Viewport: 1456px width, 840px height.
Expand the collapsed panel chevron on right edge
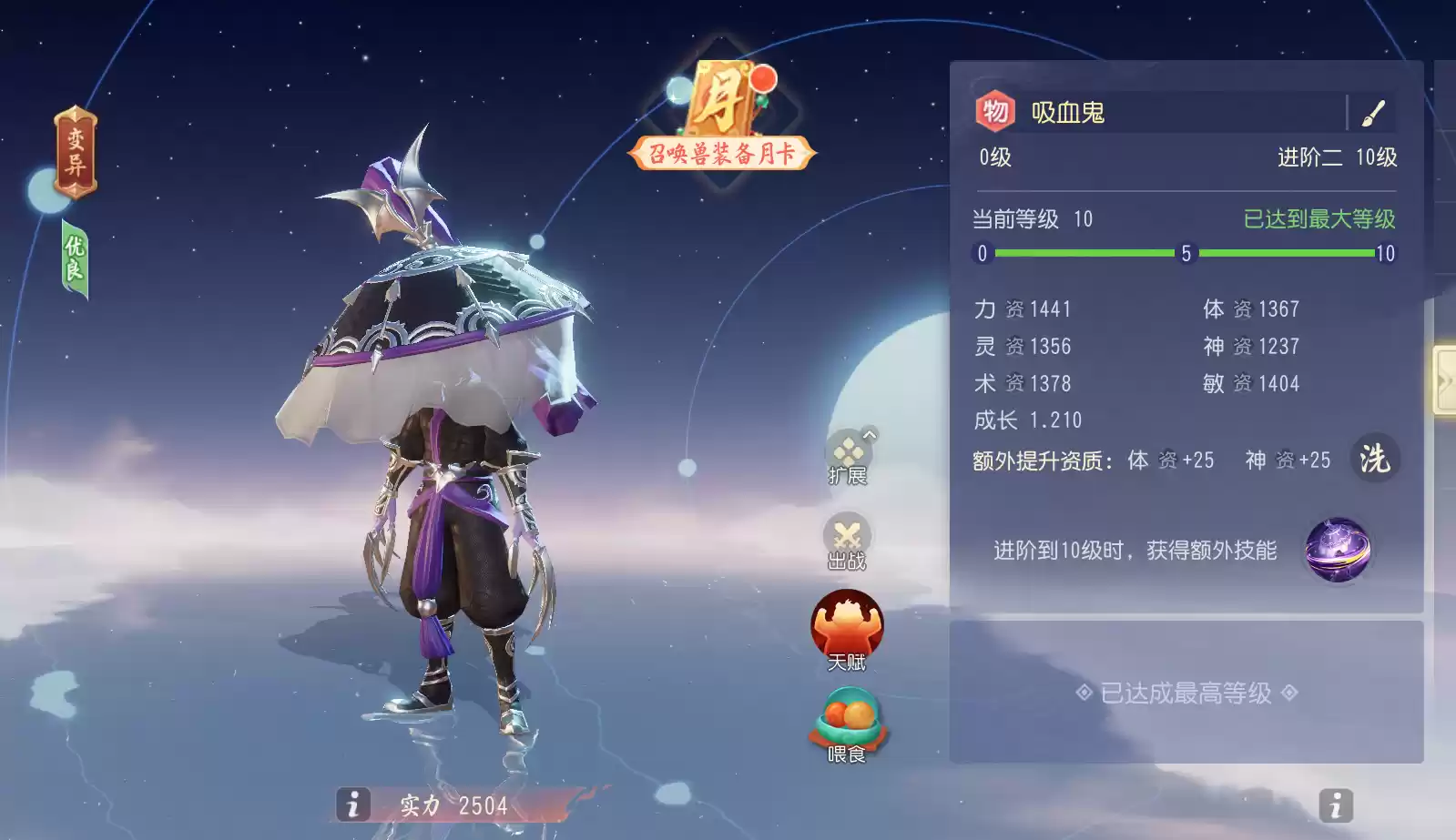(1448, 380)
